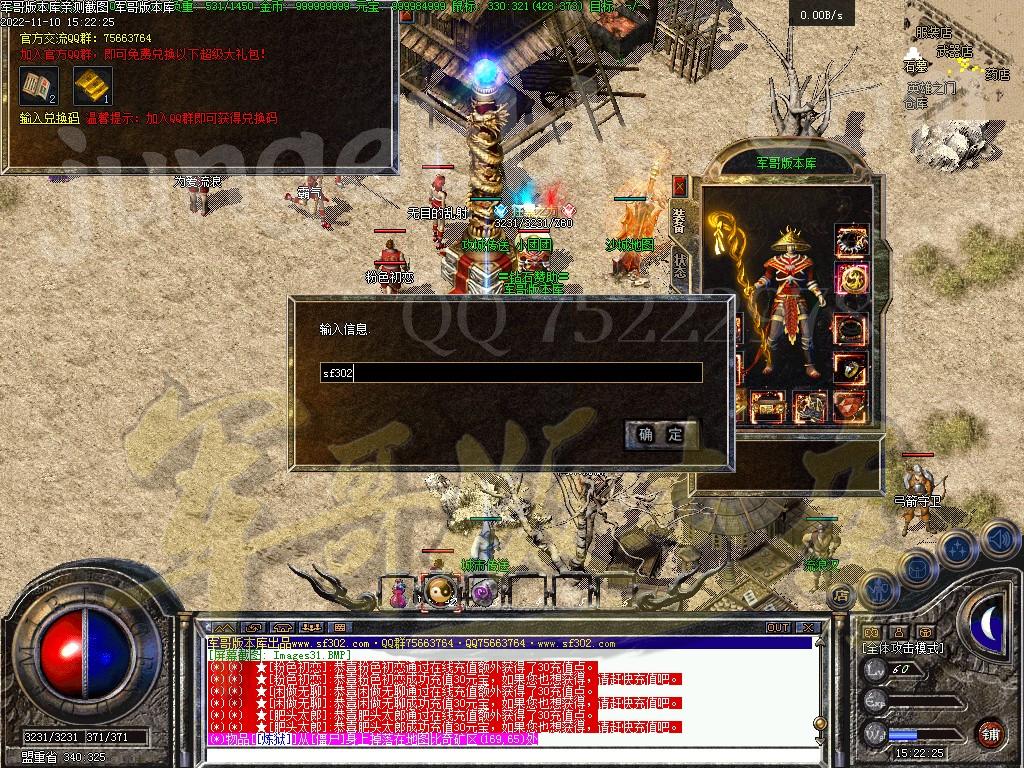
Task: Click the 输入兑换码 redeem code link
Action: click(49, 118)
